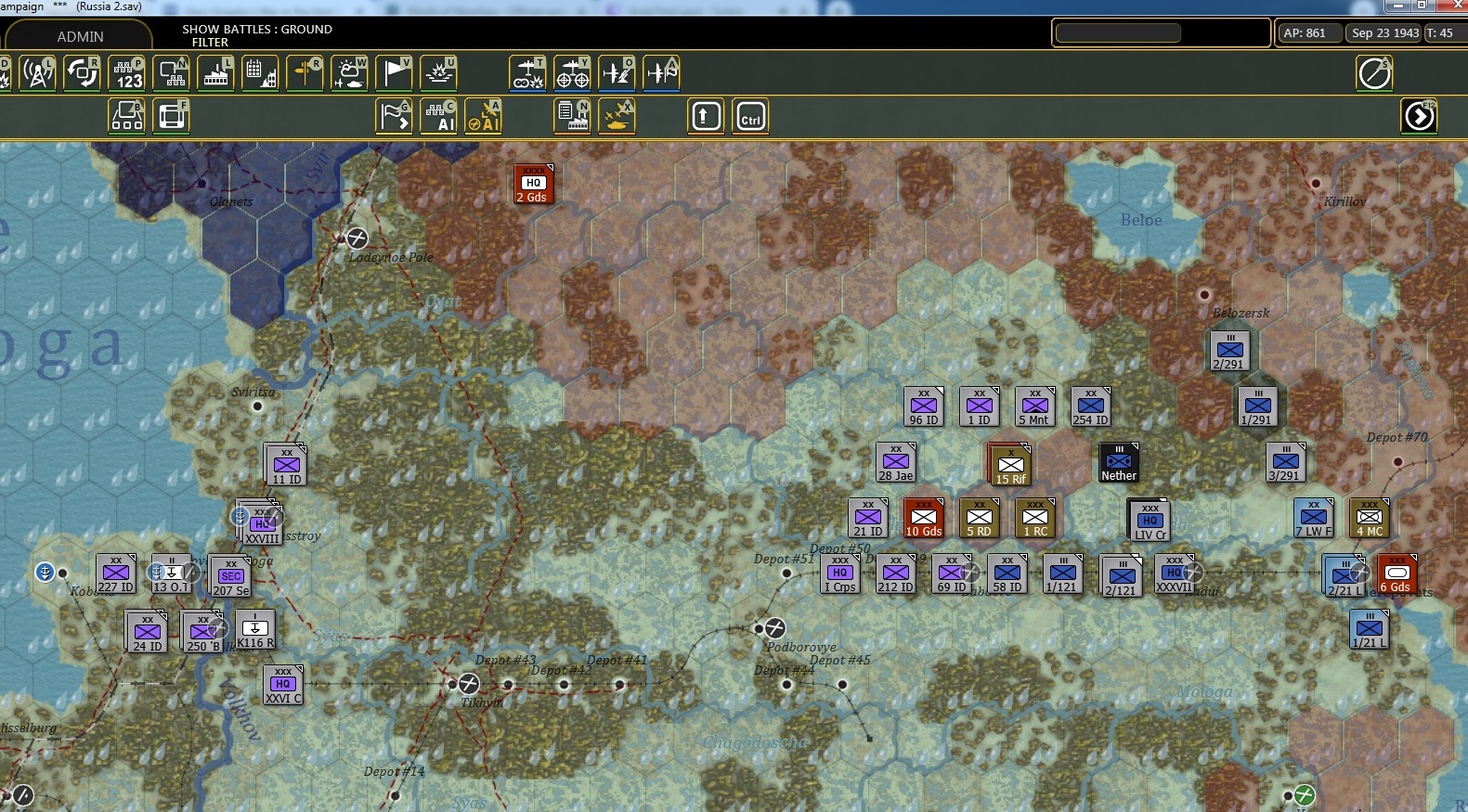
Task: Open the production news report icon
Action: coord(573,117)
